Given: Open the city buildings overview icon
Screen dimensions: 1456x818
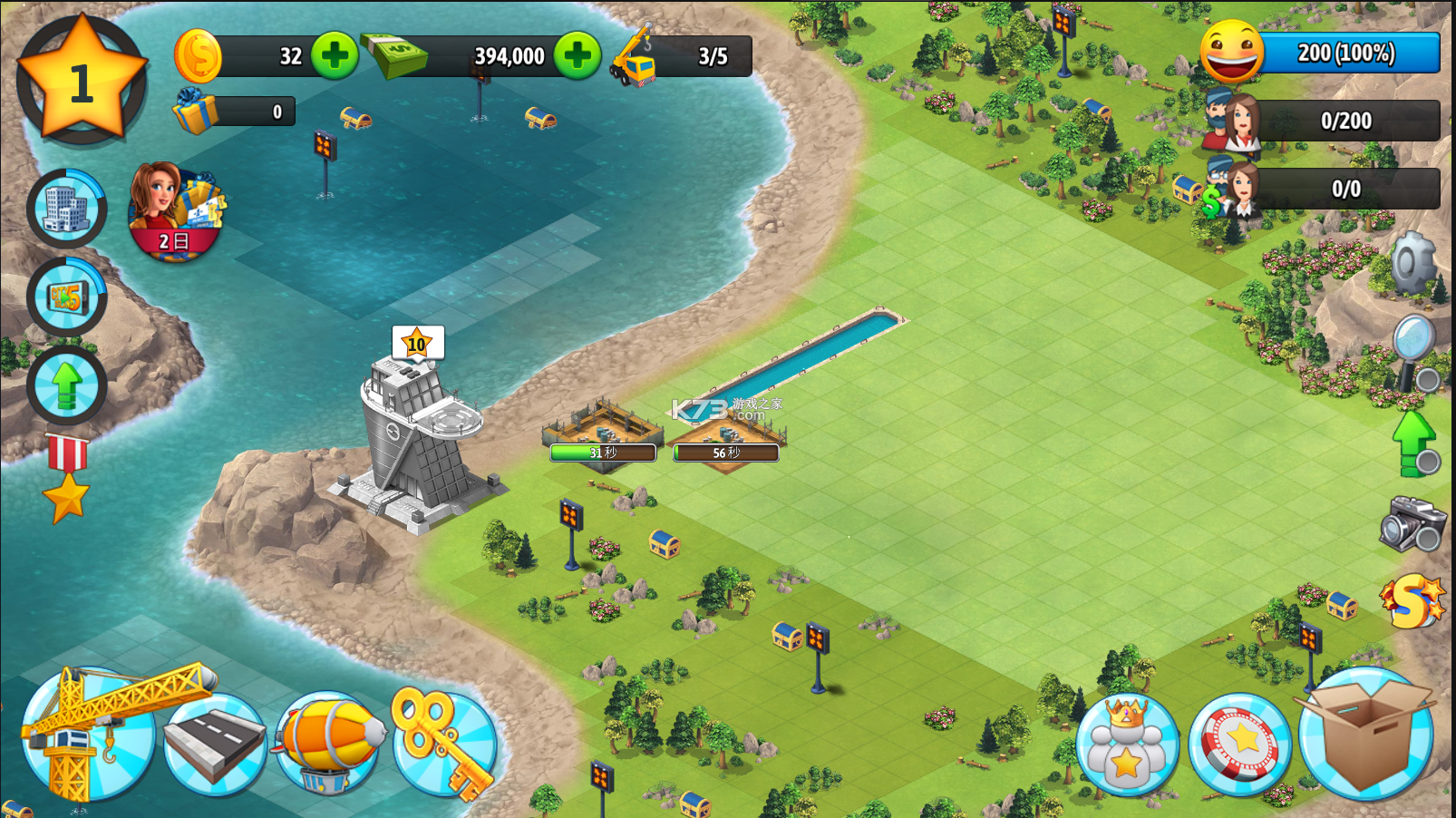Looking at the screenshot, I should click(x=67, y=209).
